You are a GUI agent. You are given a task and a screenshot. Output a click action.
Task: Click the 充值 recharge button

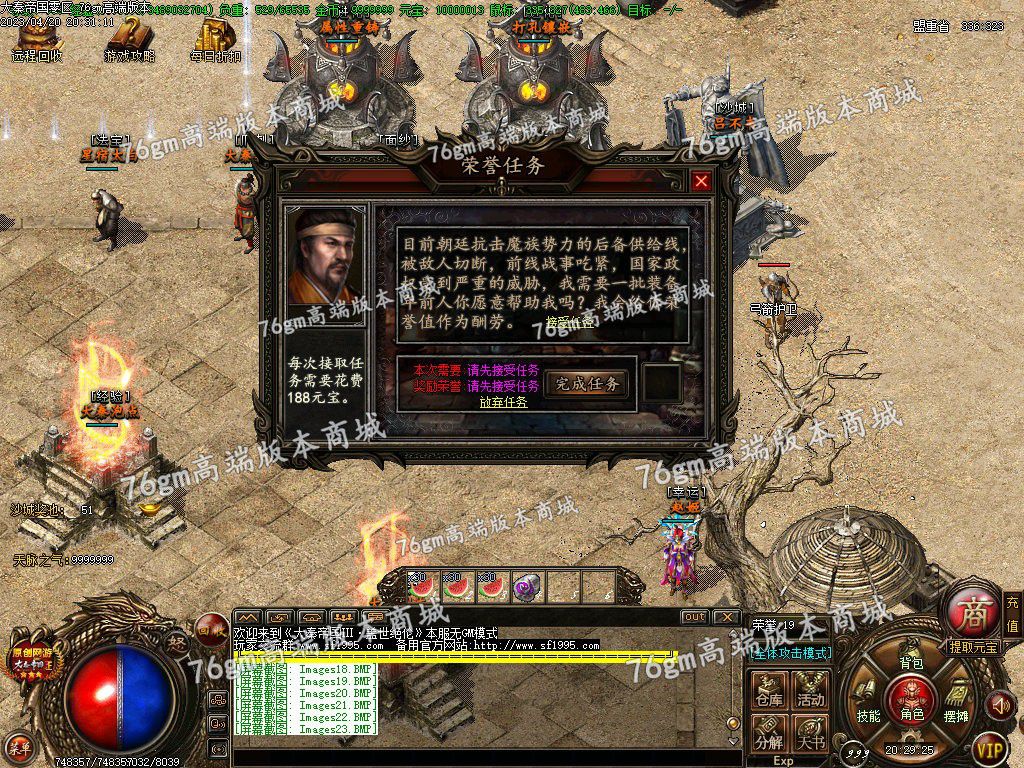coord(1012,613)
